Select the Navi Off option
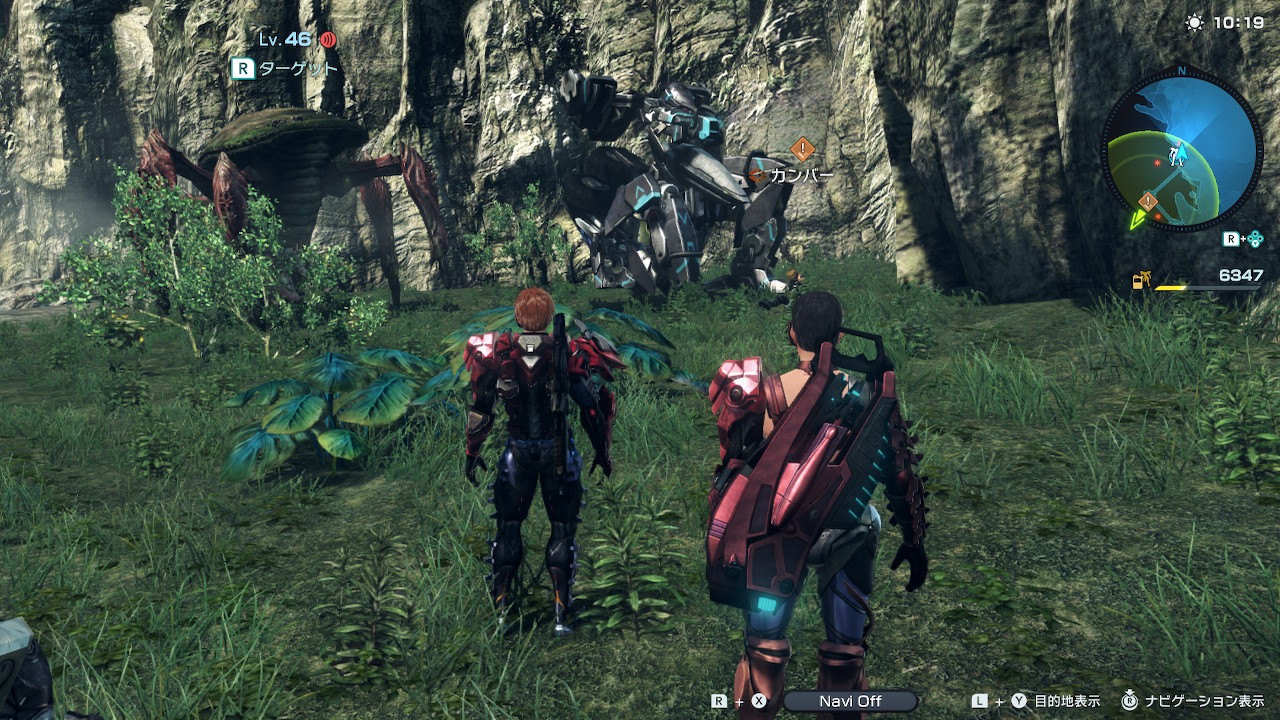This screenshot has height=720, width=1280. coord(850,701)
